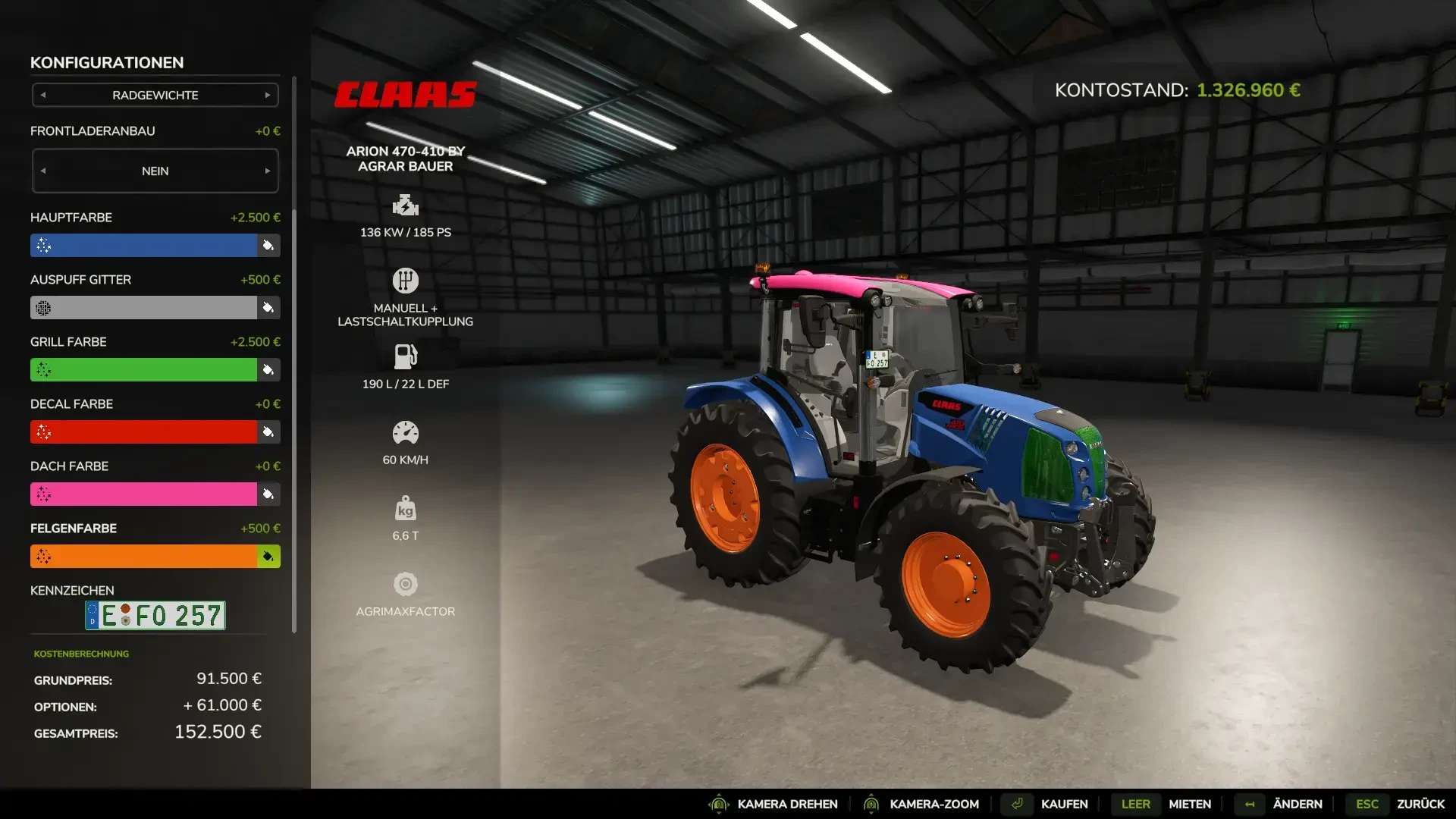Select the next Radgewichte option arrow
1456x819 pixels.
(x=268, y=96)
